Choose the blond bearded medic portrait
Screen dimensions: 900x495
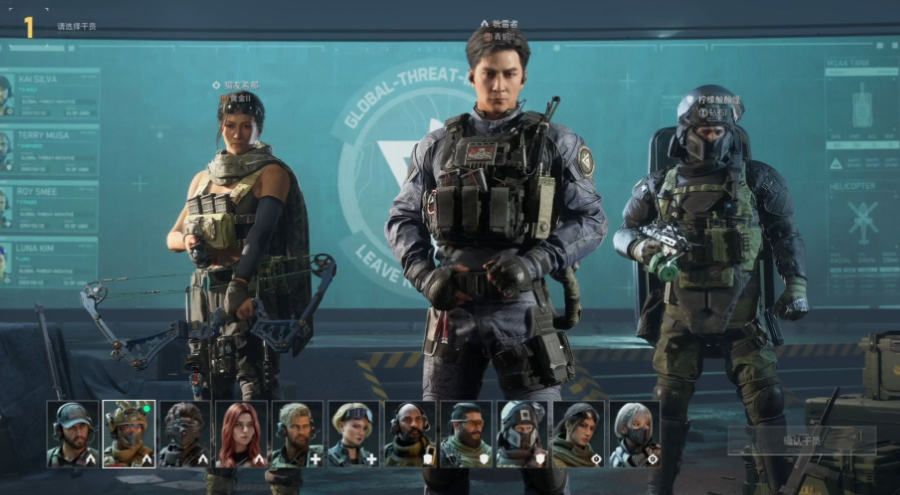click(x=297, y=434)
